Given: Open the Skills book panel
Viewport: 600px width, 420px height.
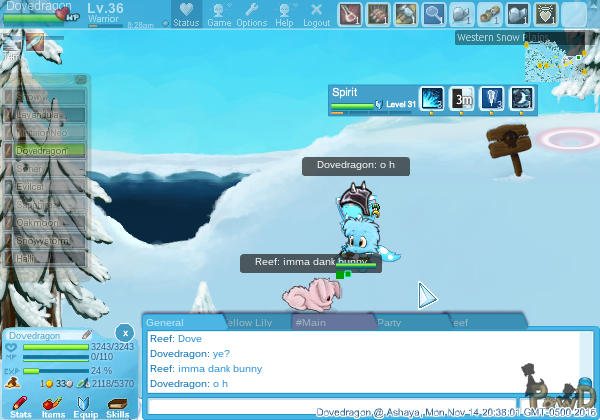Looking at the screenshot, I should pos(117,406).
